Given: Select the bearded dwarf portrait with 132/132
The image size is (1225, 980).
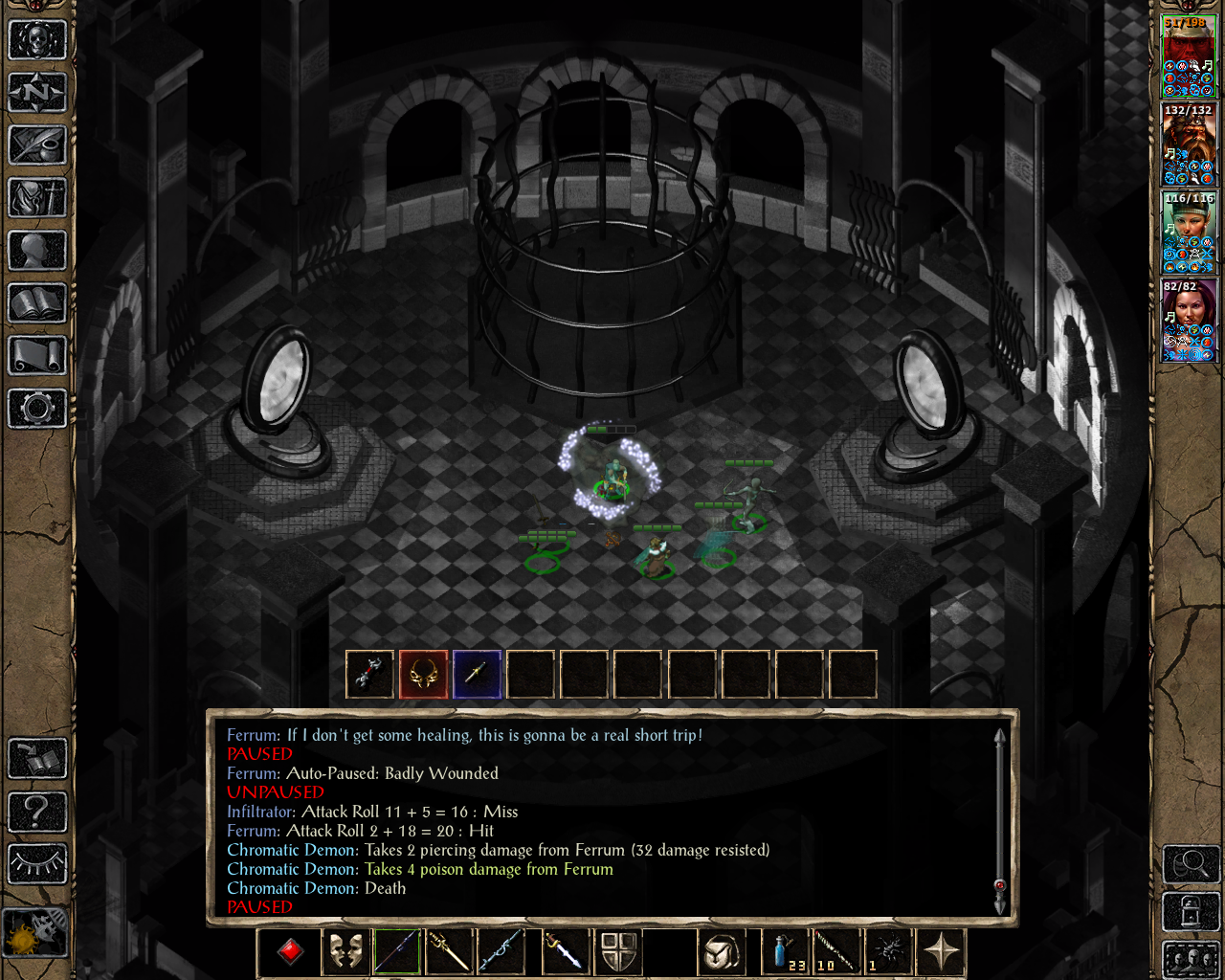Looking at the screenshot, I should pos(1189,145).
